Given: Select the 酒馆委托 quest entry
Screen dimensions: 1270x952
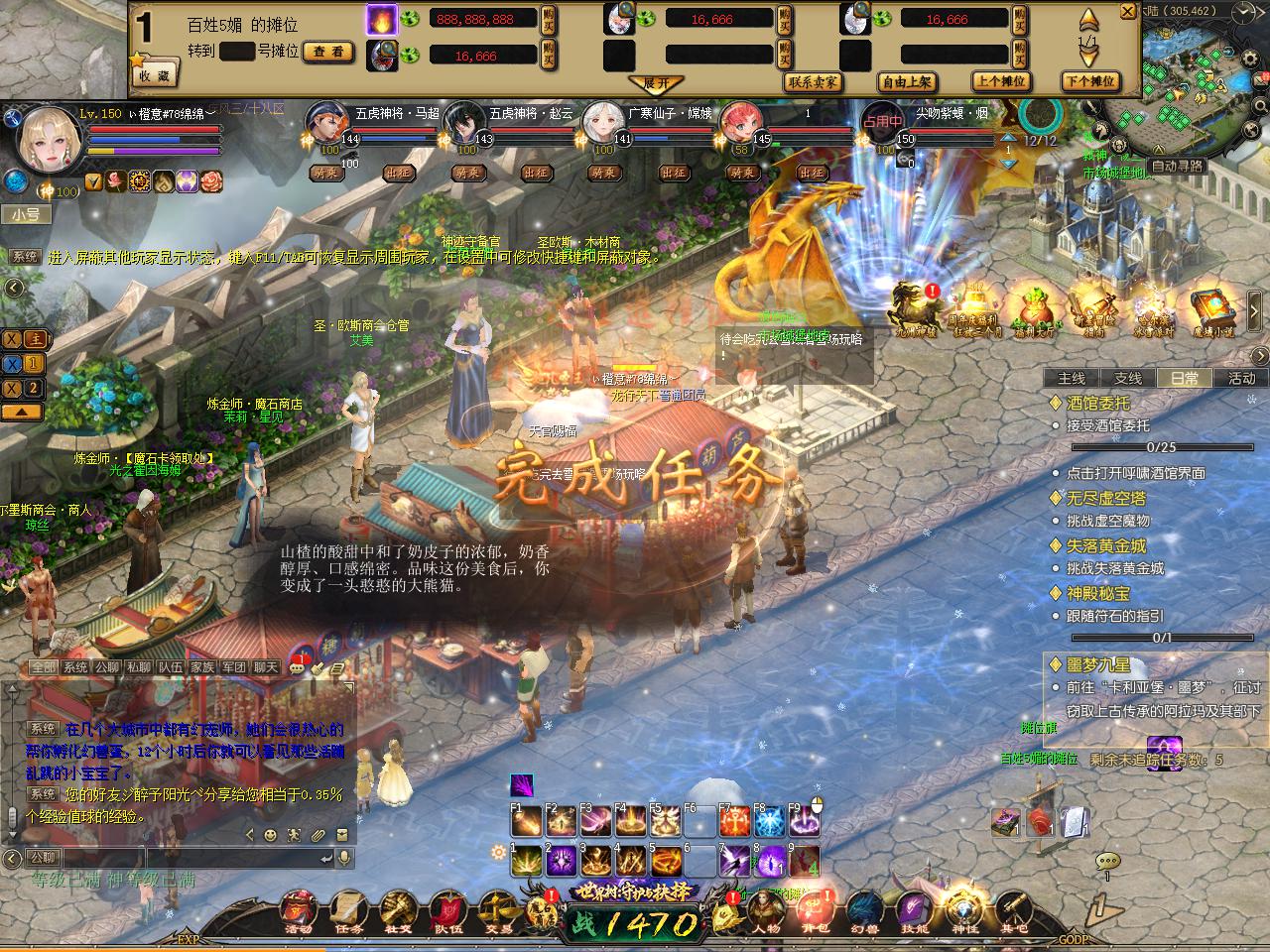Looking at the screenshot, I should coord(1097,403).
